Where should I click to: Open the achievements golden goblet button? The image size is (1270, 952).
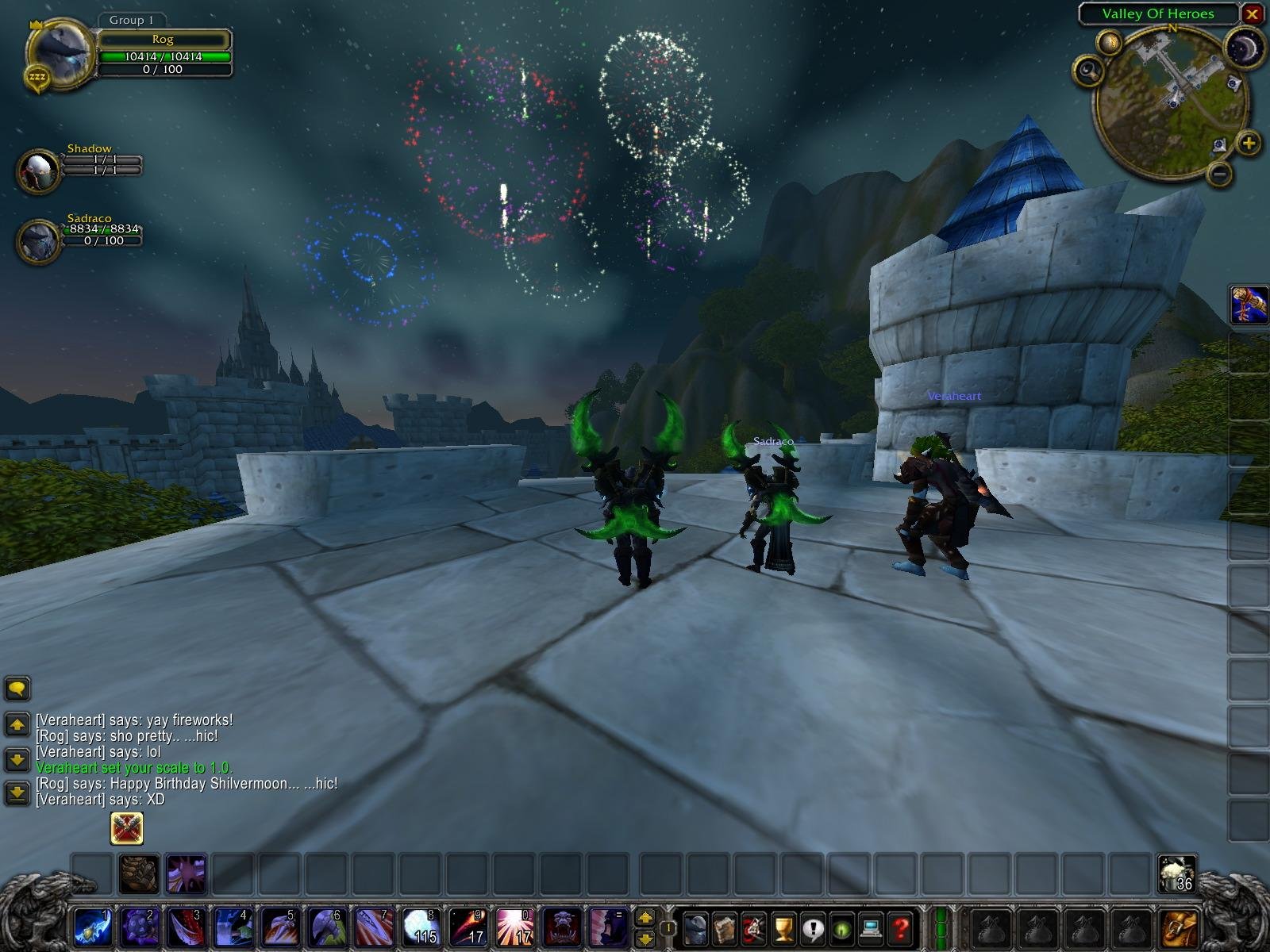coord(783,927)
